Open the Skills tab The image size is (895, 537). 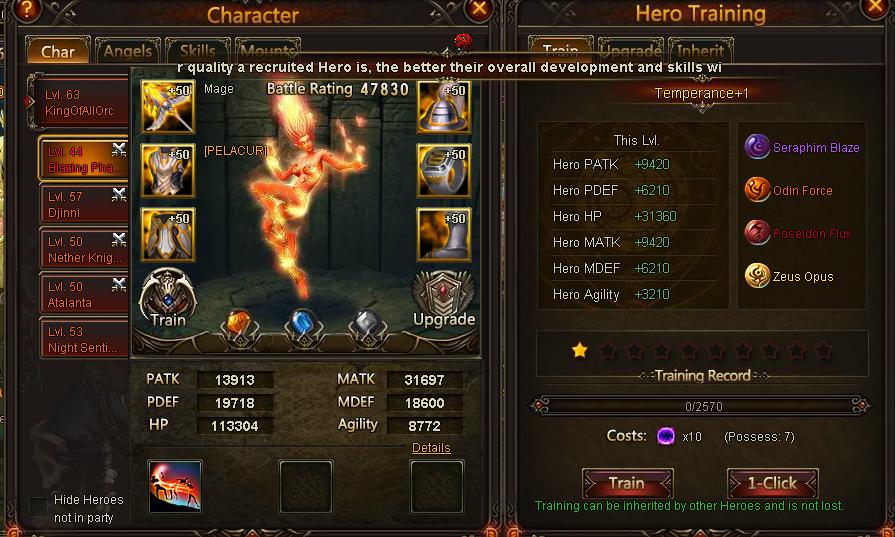pyautogui.click(x=197, y=51)
